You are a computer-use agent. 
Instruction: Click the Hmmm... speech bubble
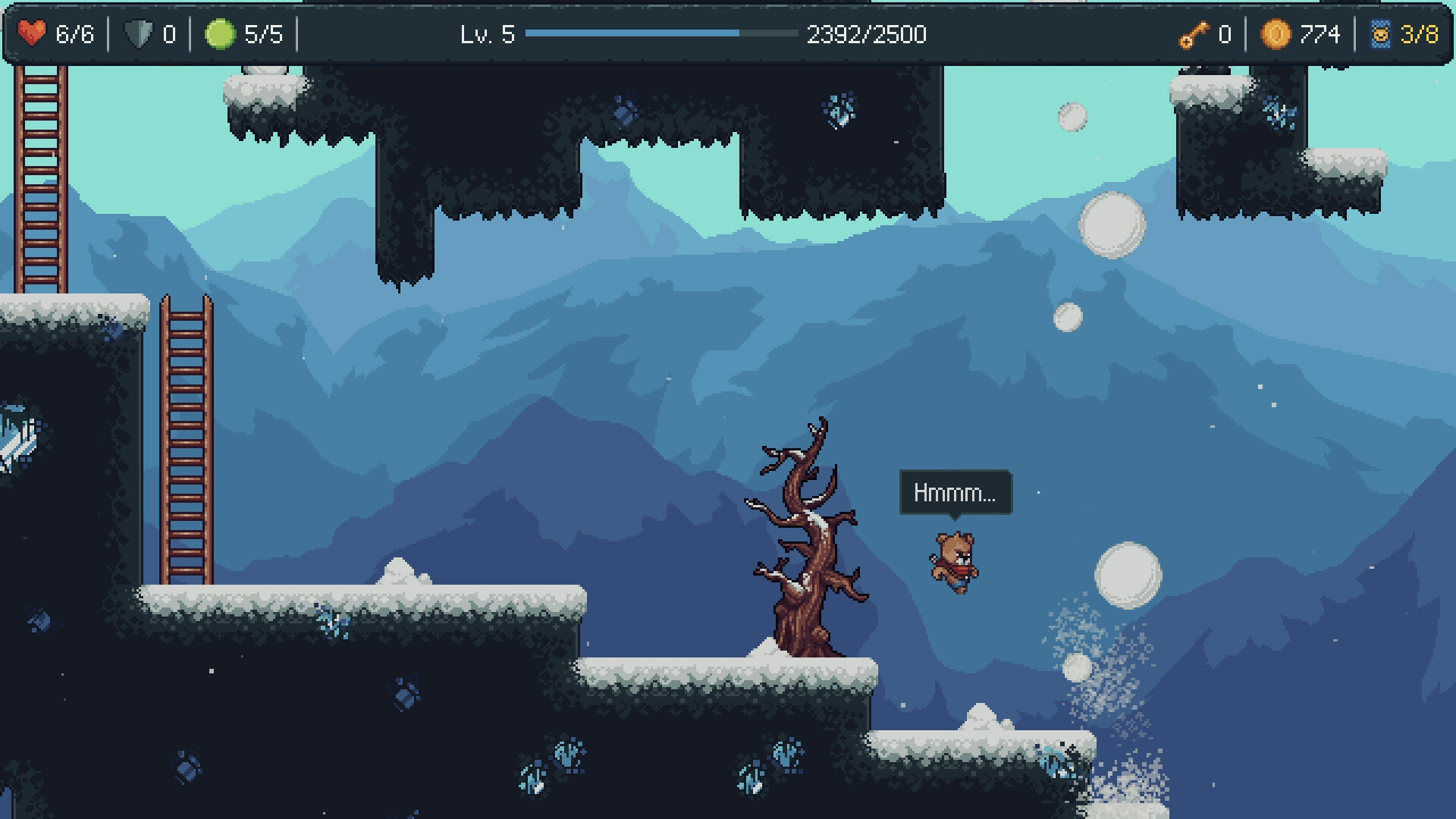(x=954, y=491)
